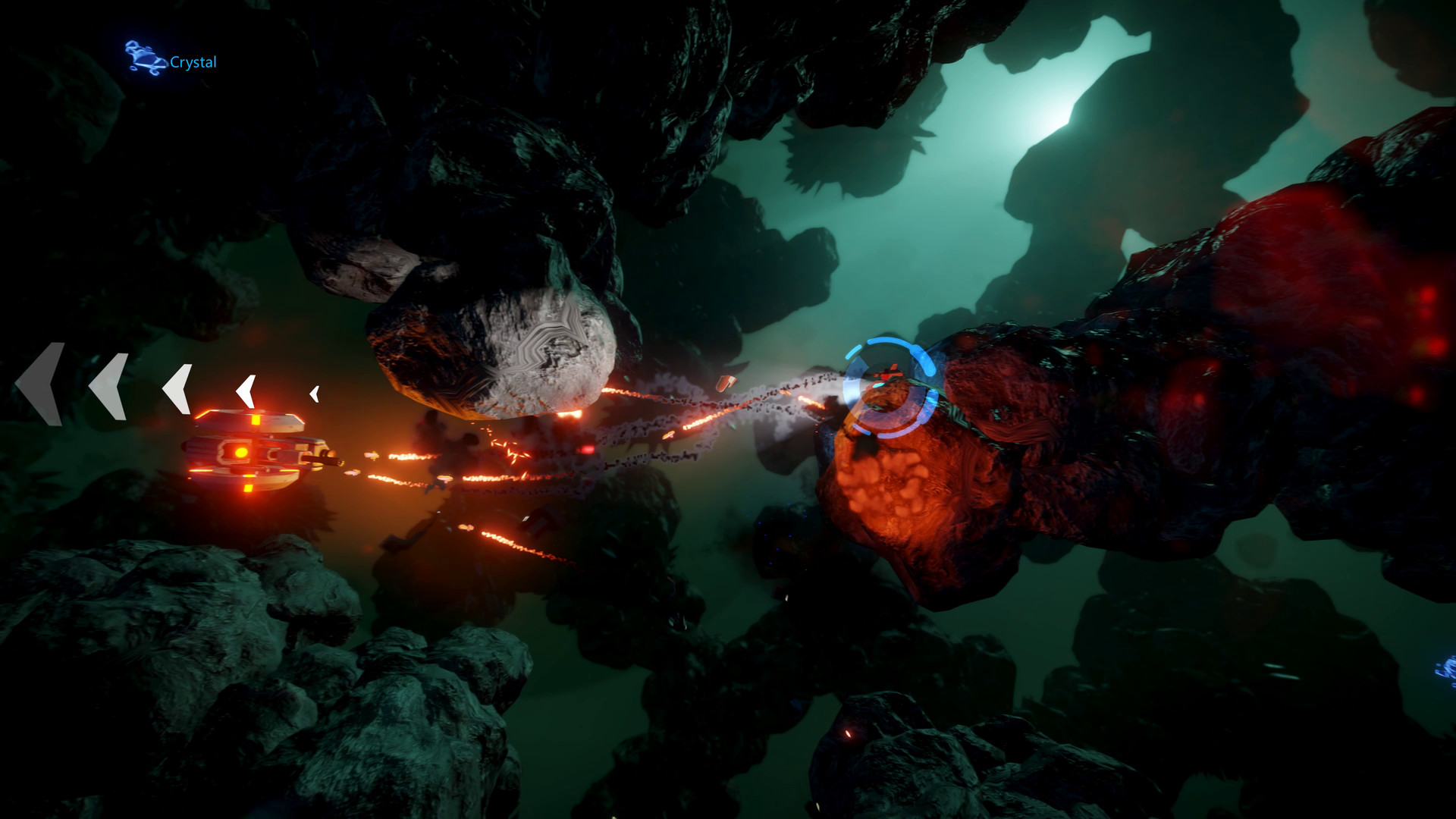
Task: Click the top arc notch of the reticle circle
Action: point(887,341)
